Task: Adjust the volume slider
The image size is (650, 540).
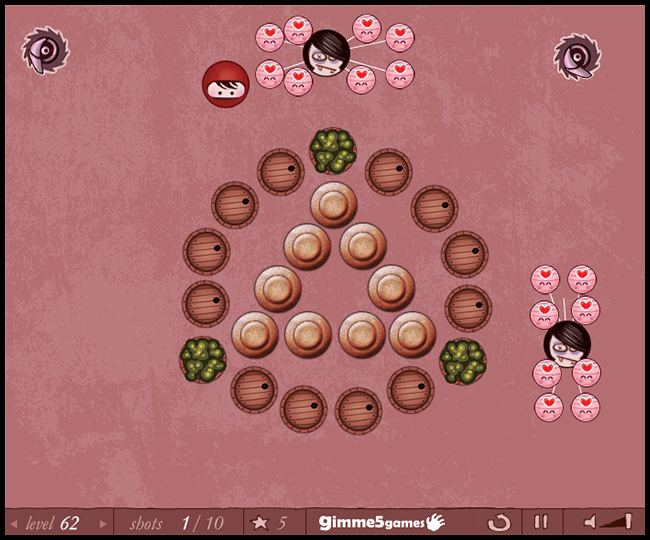Action: coord(619,521)
